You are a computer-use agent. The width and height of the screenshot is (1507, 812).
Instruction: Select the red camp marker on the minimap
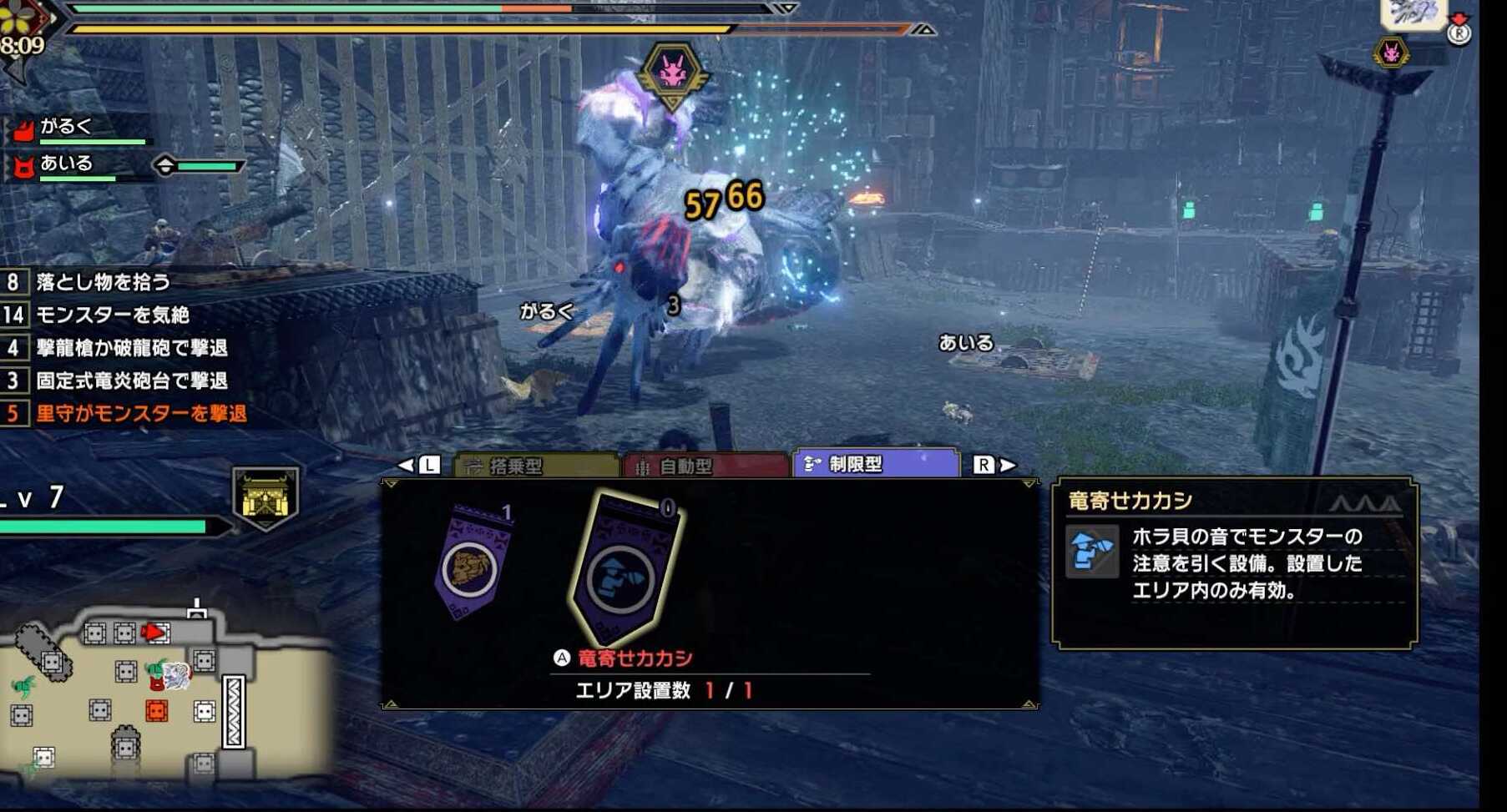(x=155, y=711)
